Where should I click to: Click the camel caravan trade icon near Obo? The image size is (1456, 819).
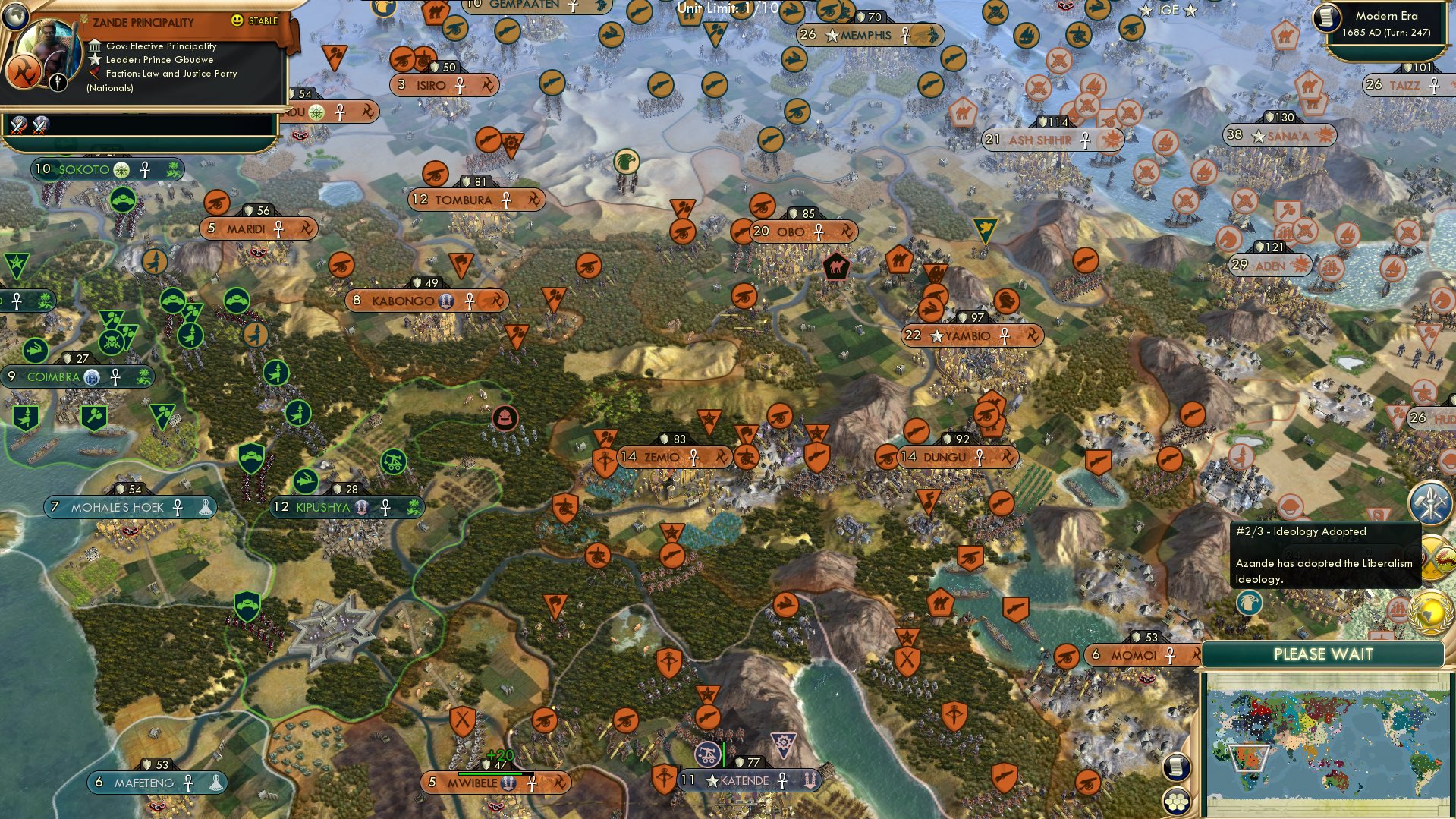[836, 268]
